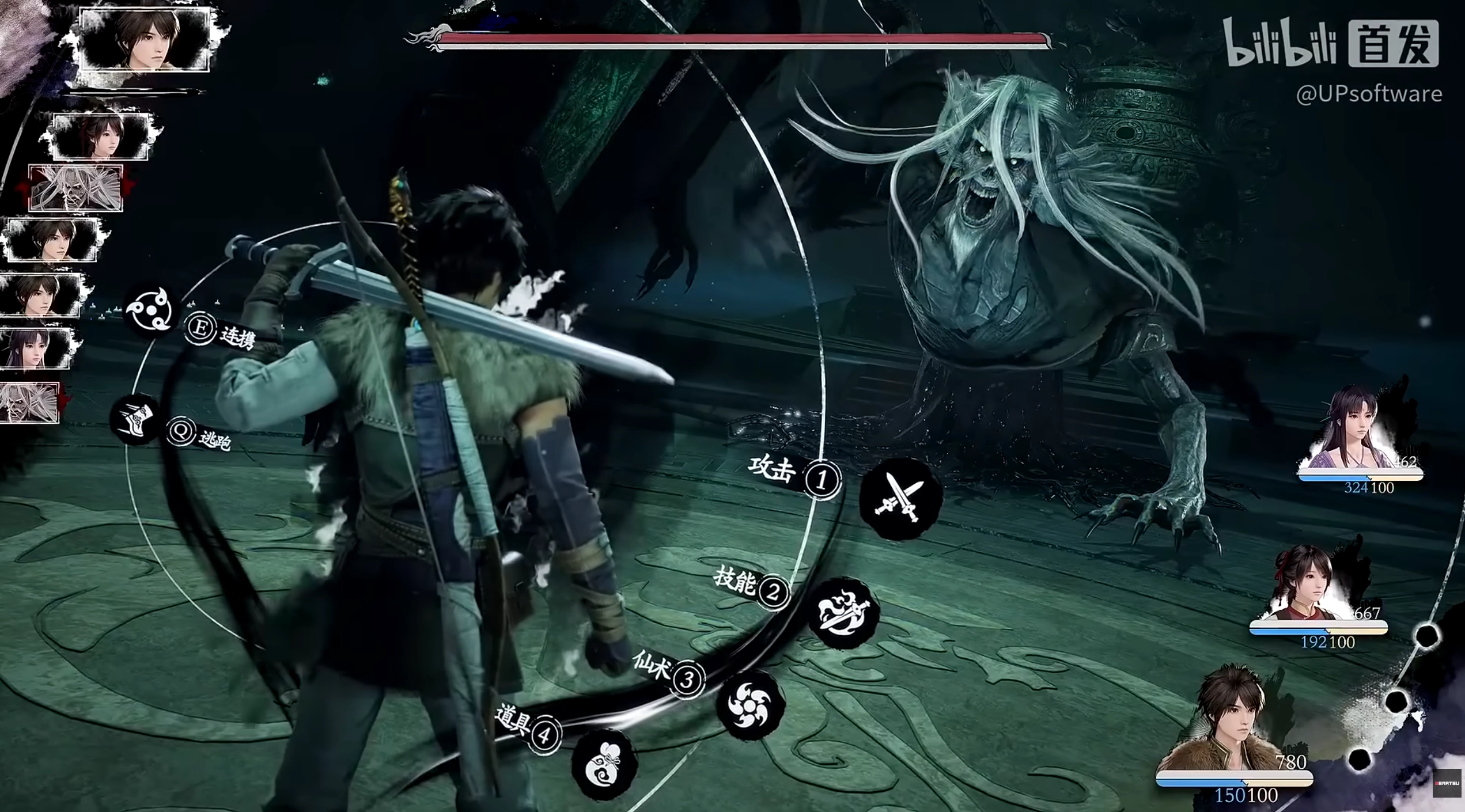1465x812 pixels.
Task: Click the topmost large turn-order hero portrait
Action: click(145, 39)
